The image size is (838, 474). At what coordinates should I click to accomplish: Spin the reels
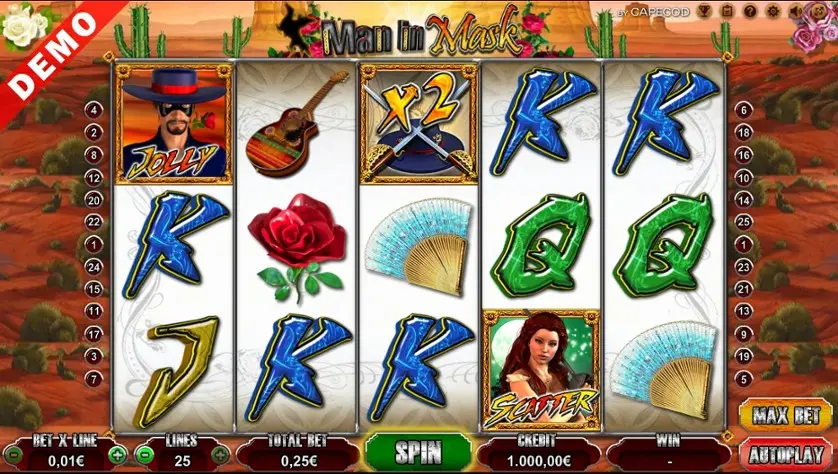coord(418,451)
